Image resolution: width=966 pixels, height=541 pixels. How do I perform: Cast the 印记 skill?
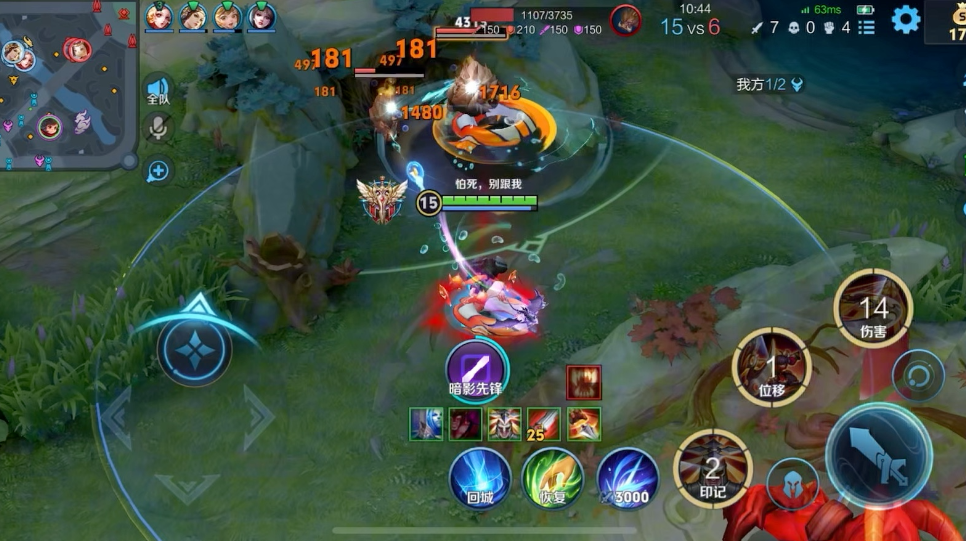coord(712,468)
